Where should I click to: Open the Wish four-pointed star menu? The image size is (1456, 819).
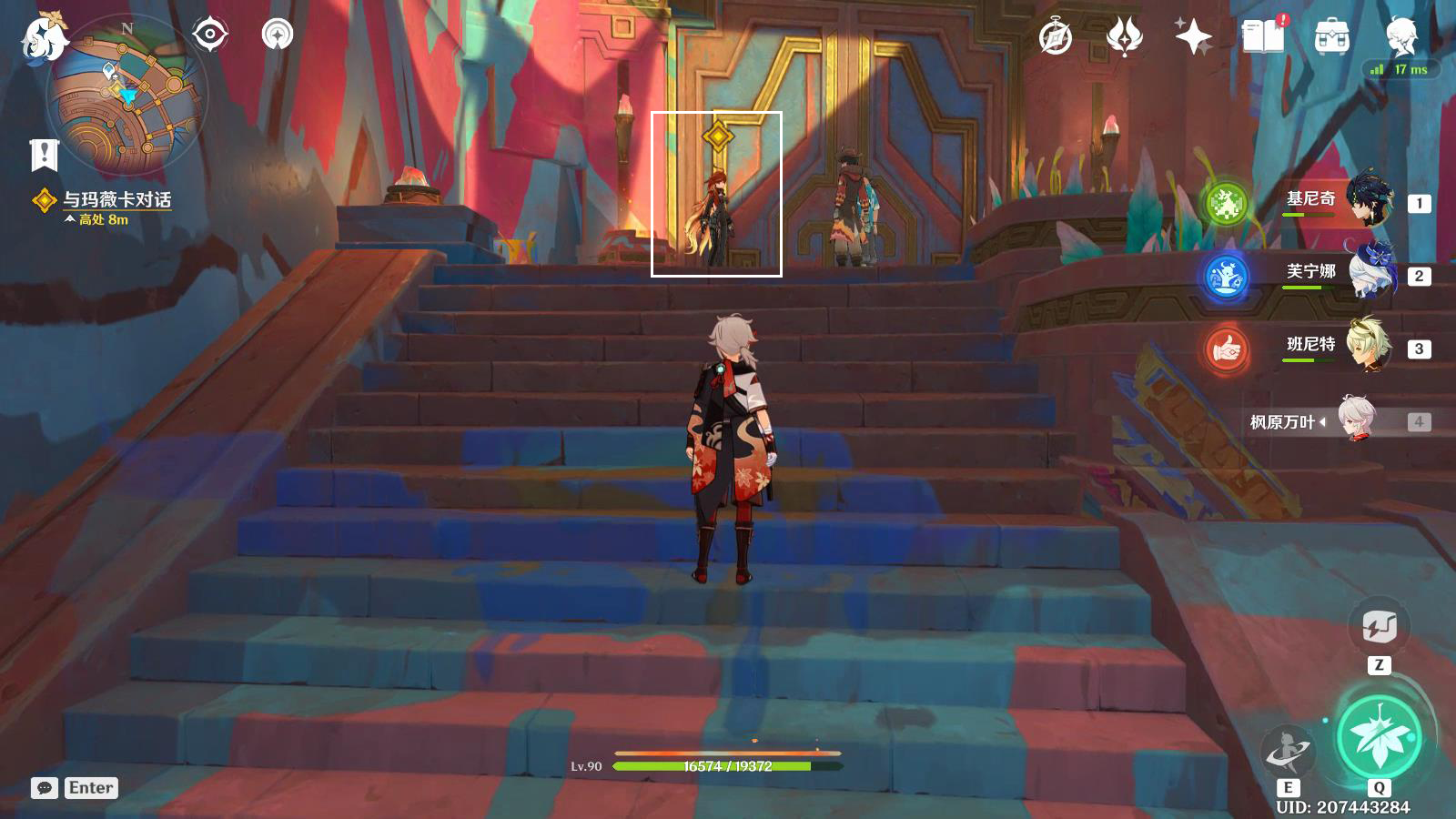click(x=1193, y=37)
